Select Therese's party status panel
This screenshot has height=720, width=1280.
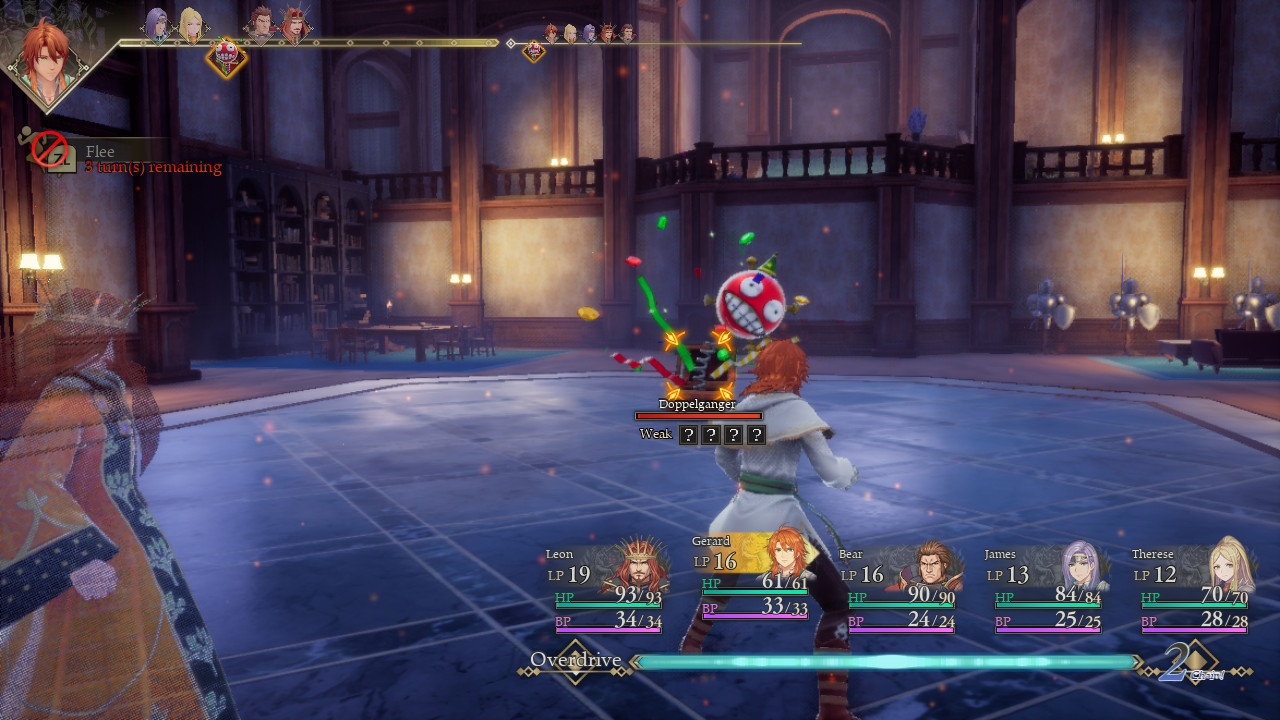[1193, 588]
